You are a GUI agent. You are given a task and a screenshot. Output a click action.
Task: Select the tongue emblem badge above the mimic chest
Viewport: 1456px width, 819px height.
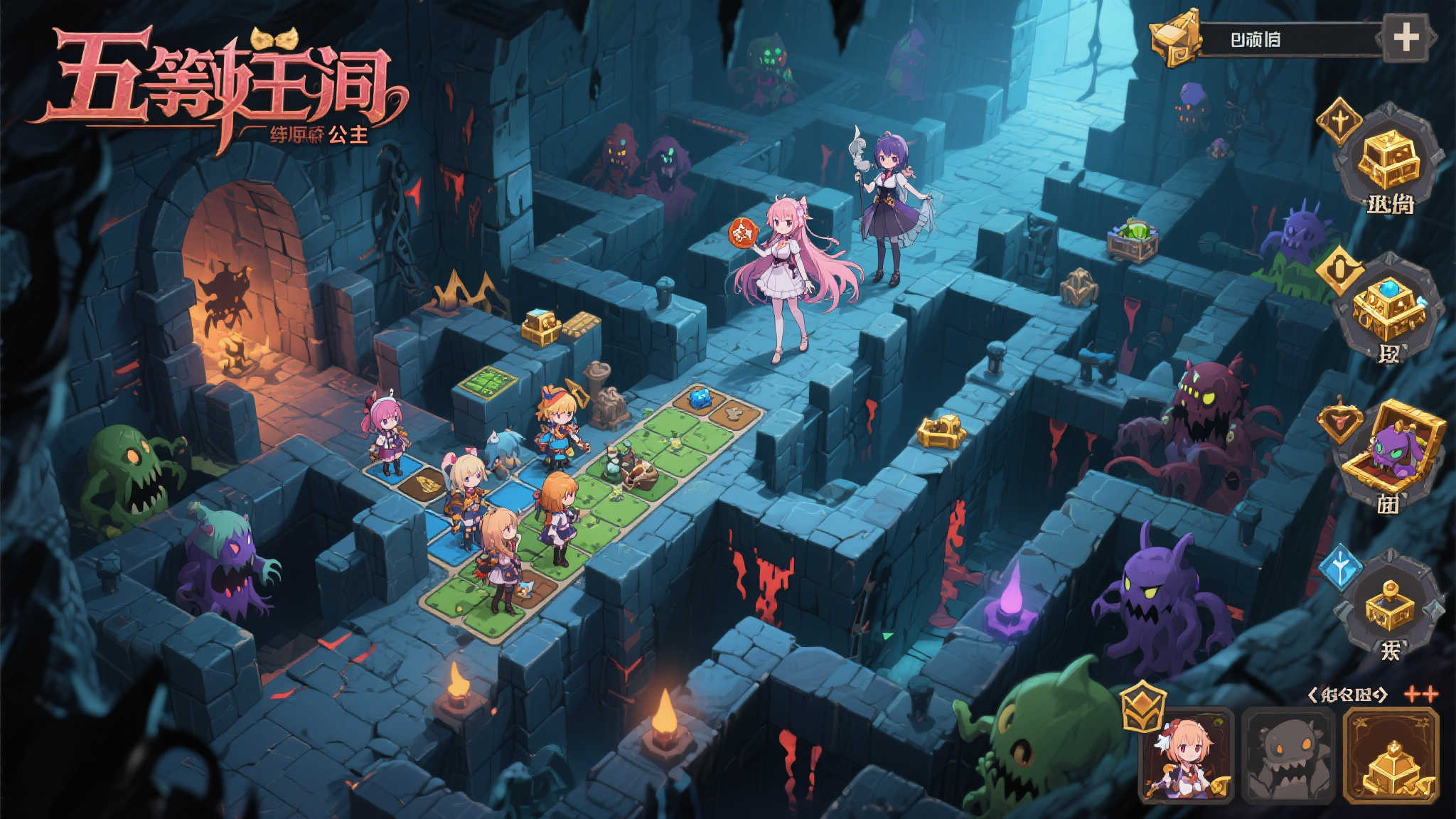tap(1339, 420)
